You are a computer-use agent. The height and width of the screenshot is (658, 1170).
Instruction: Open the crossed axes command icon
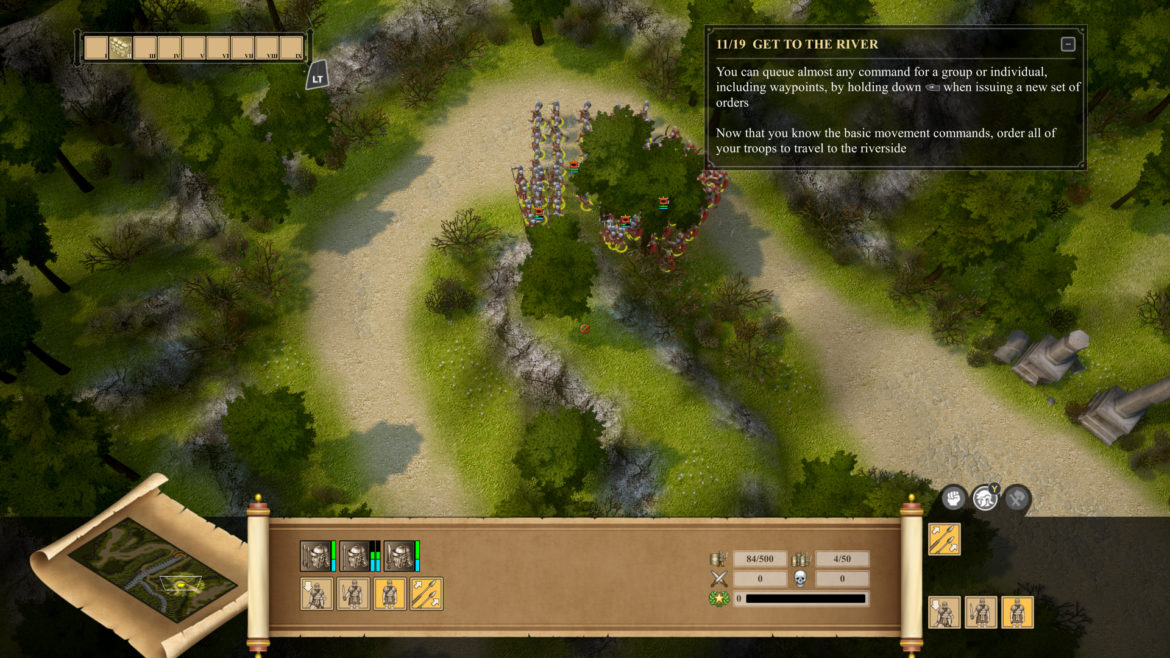click(x=1017, y=497)
